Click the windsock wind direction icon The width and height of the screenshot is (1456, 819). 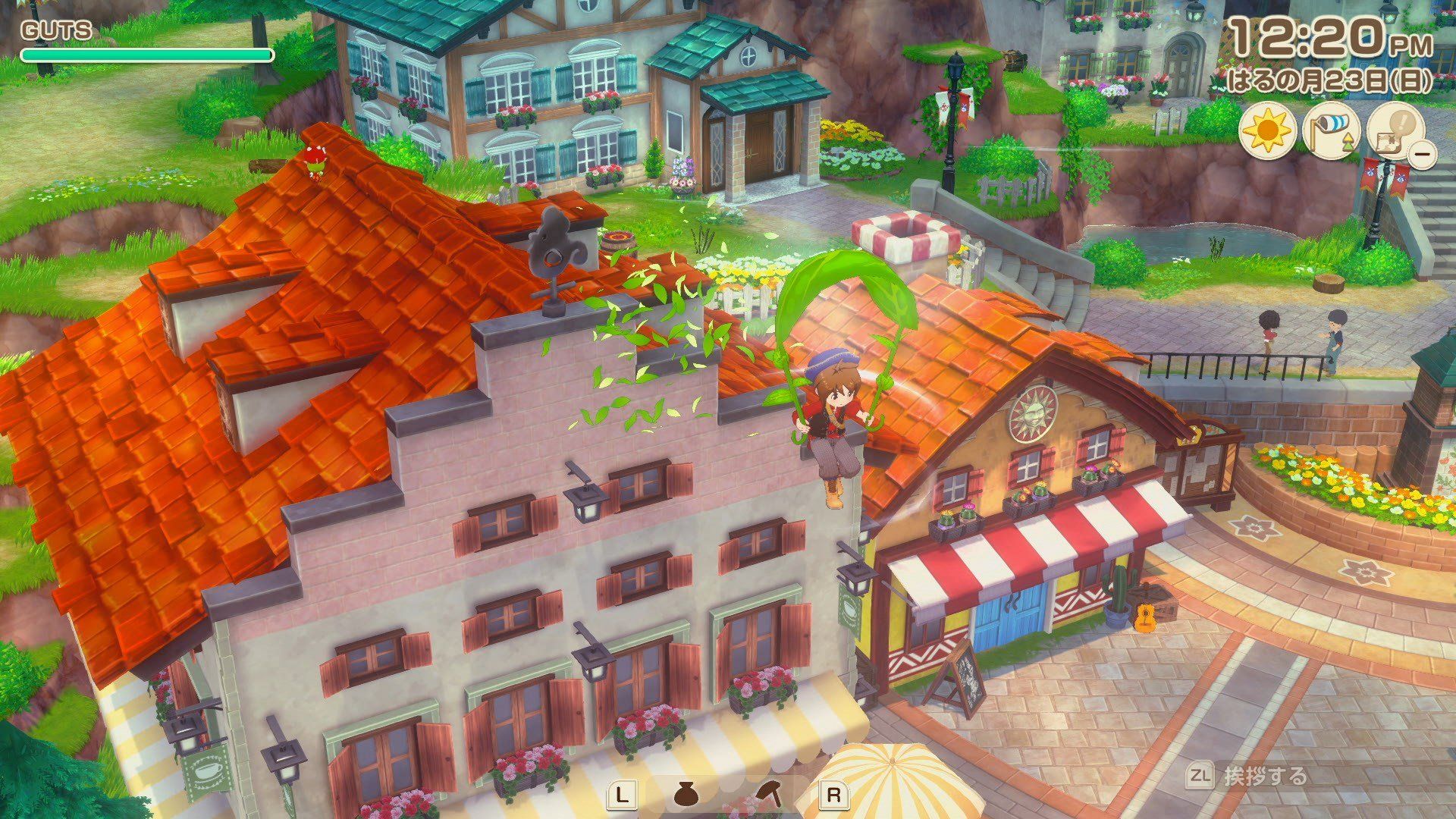(1331, 130)
